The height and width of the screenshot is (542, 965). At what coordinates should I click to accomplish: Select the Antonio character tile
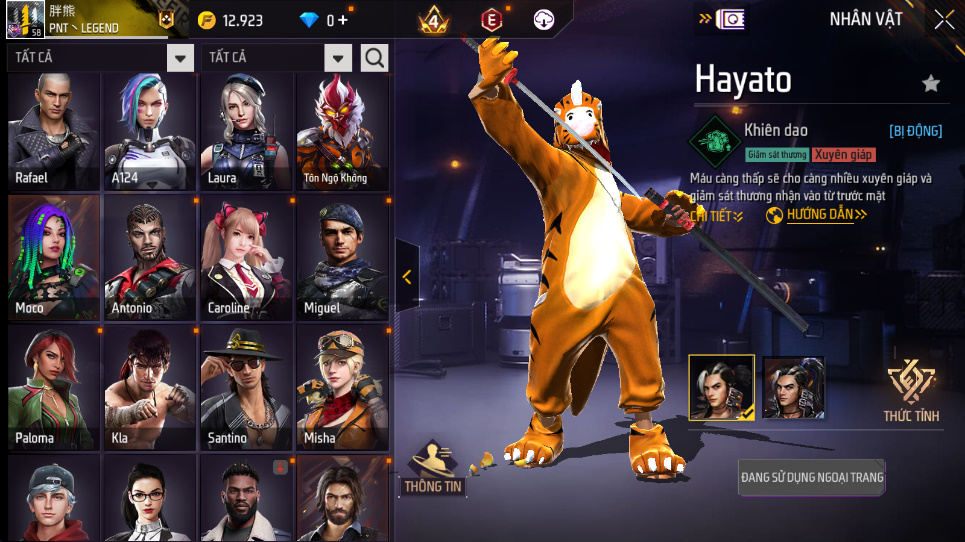pos(150,257)
